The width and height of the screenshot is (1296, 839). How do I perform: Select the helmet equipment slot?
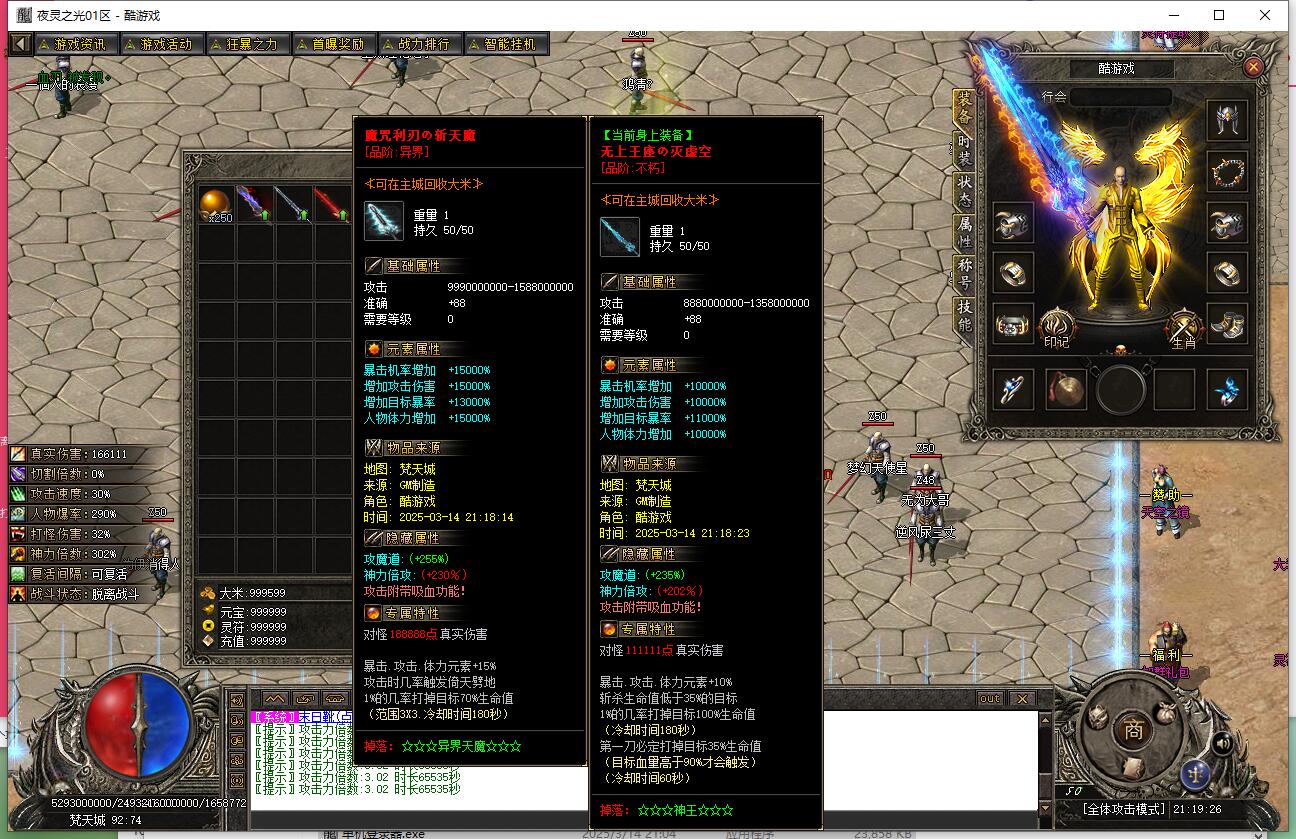pyautogui.click(x=1227, y=117)
